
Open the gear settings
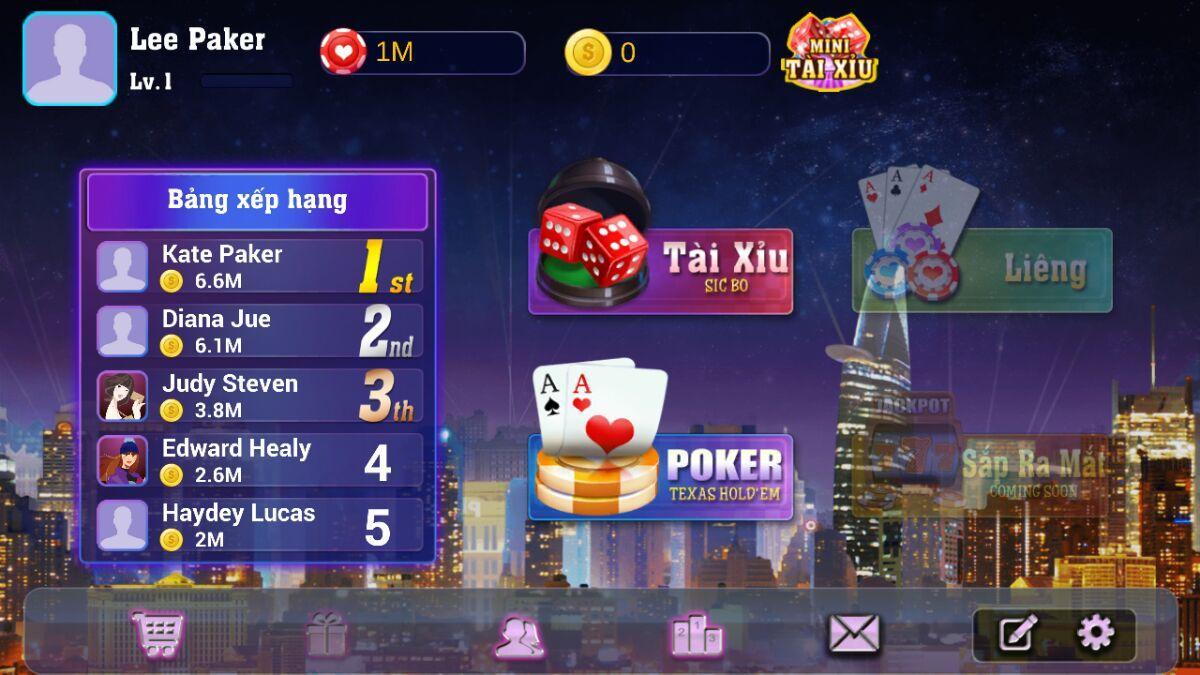click(1095, 633)
